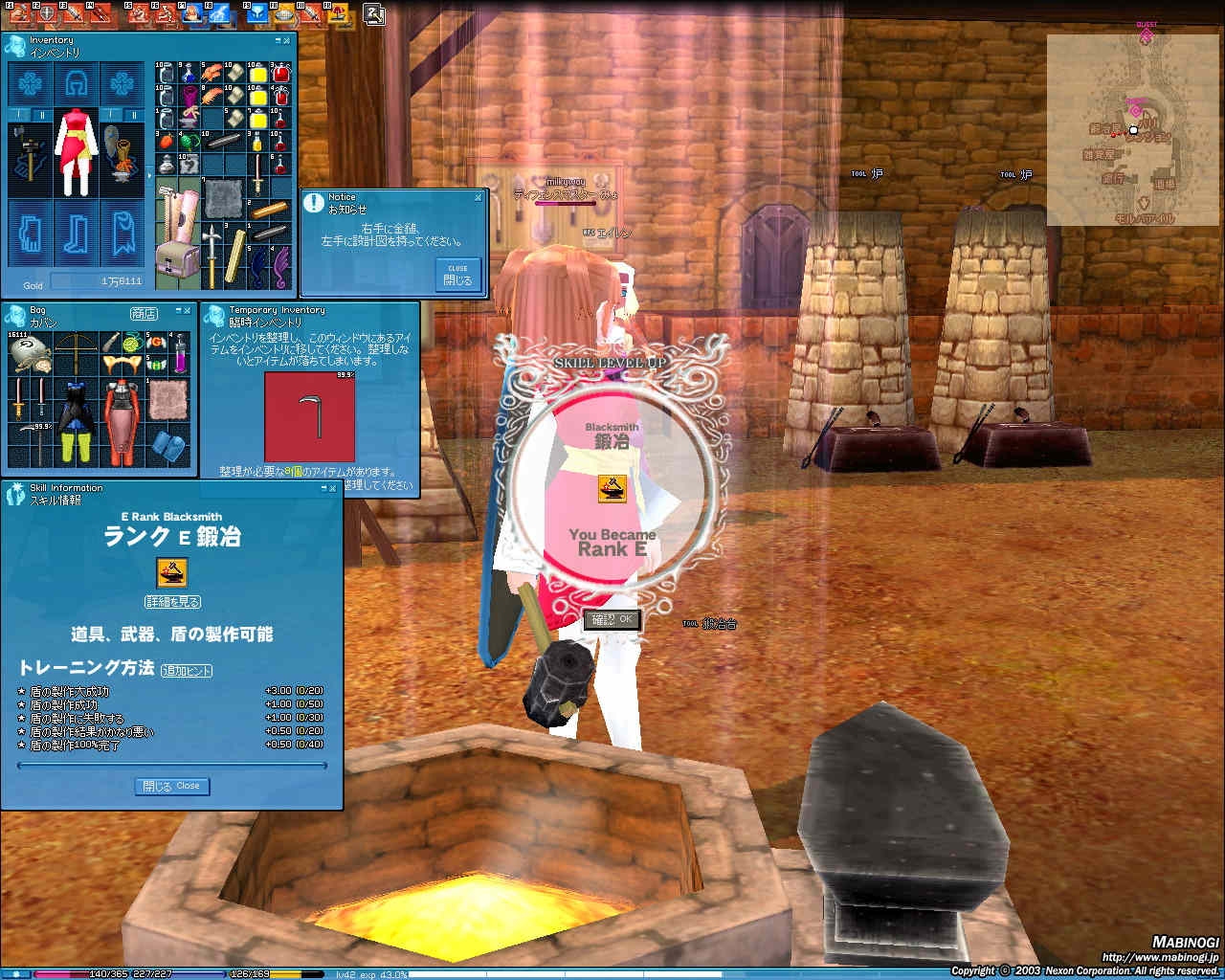Click the 商店 shop button in Bag
This screenshot has height=980, width=1225.
point(144,313)
